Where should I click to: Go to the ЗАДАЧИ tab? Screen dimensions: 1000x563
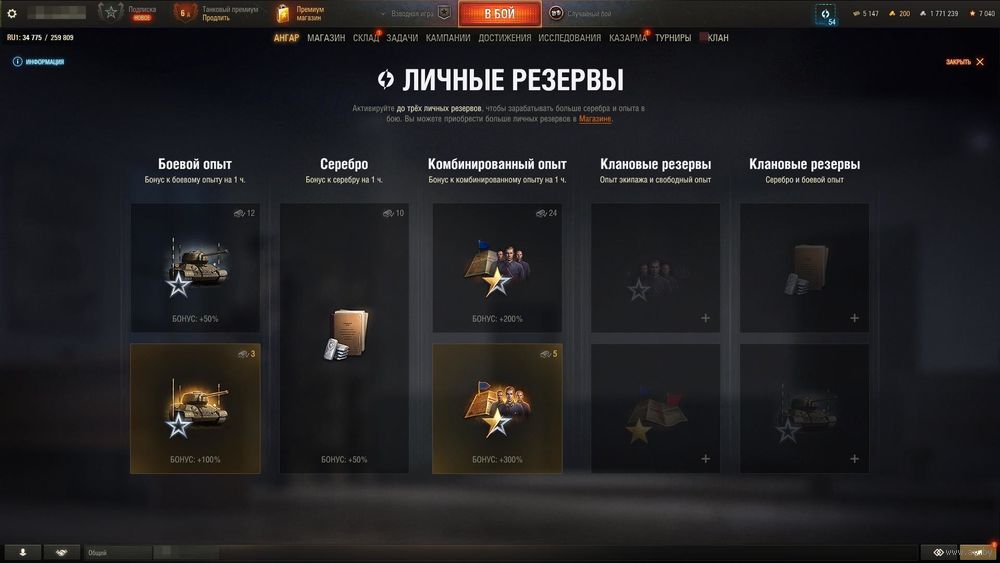(x=402, y=38)
